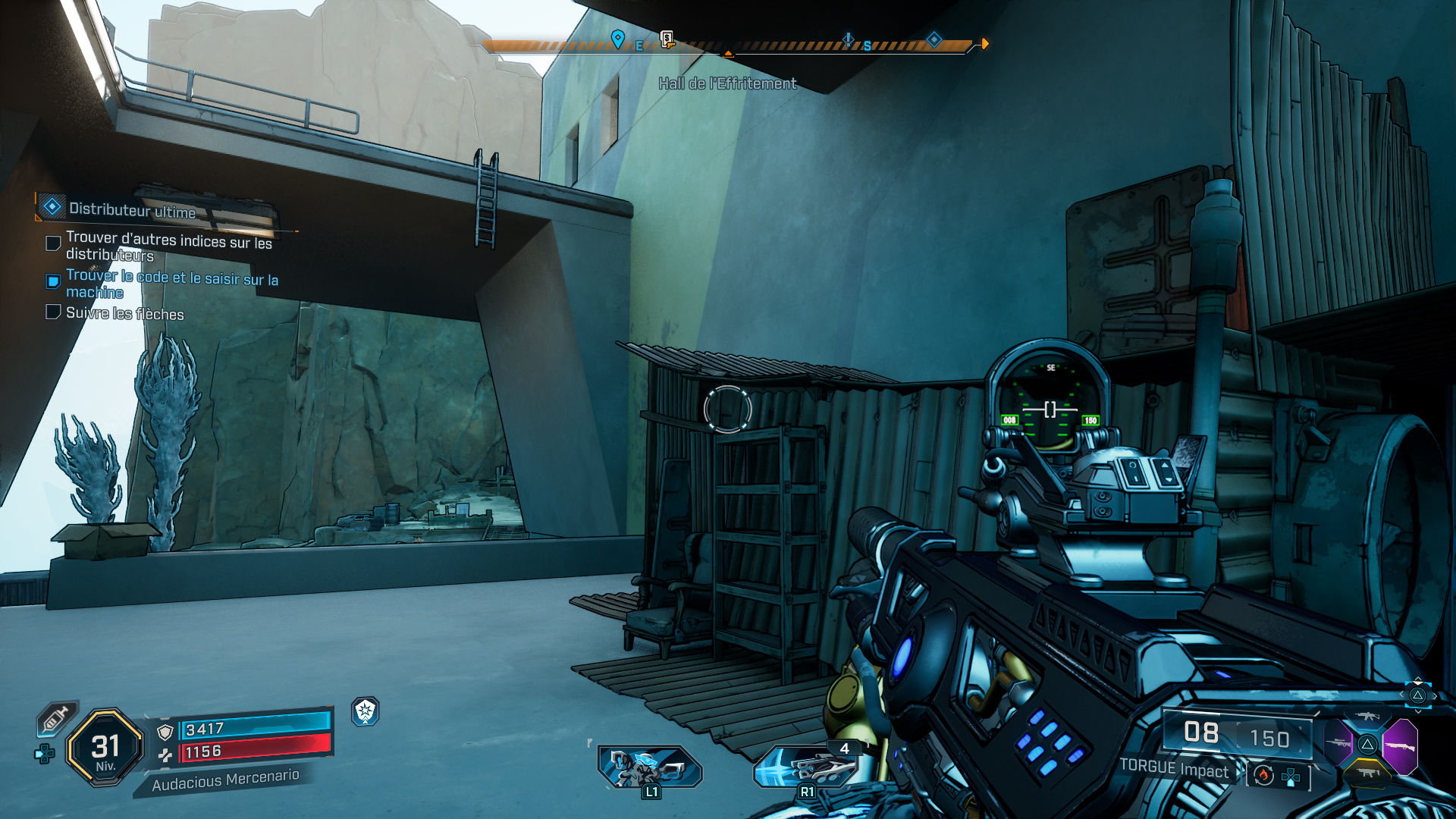The width and height of the screenshot is (1456, 819).
Task: Expand the weapon swap down chevron
Action: tap(1418, 711)
